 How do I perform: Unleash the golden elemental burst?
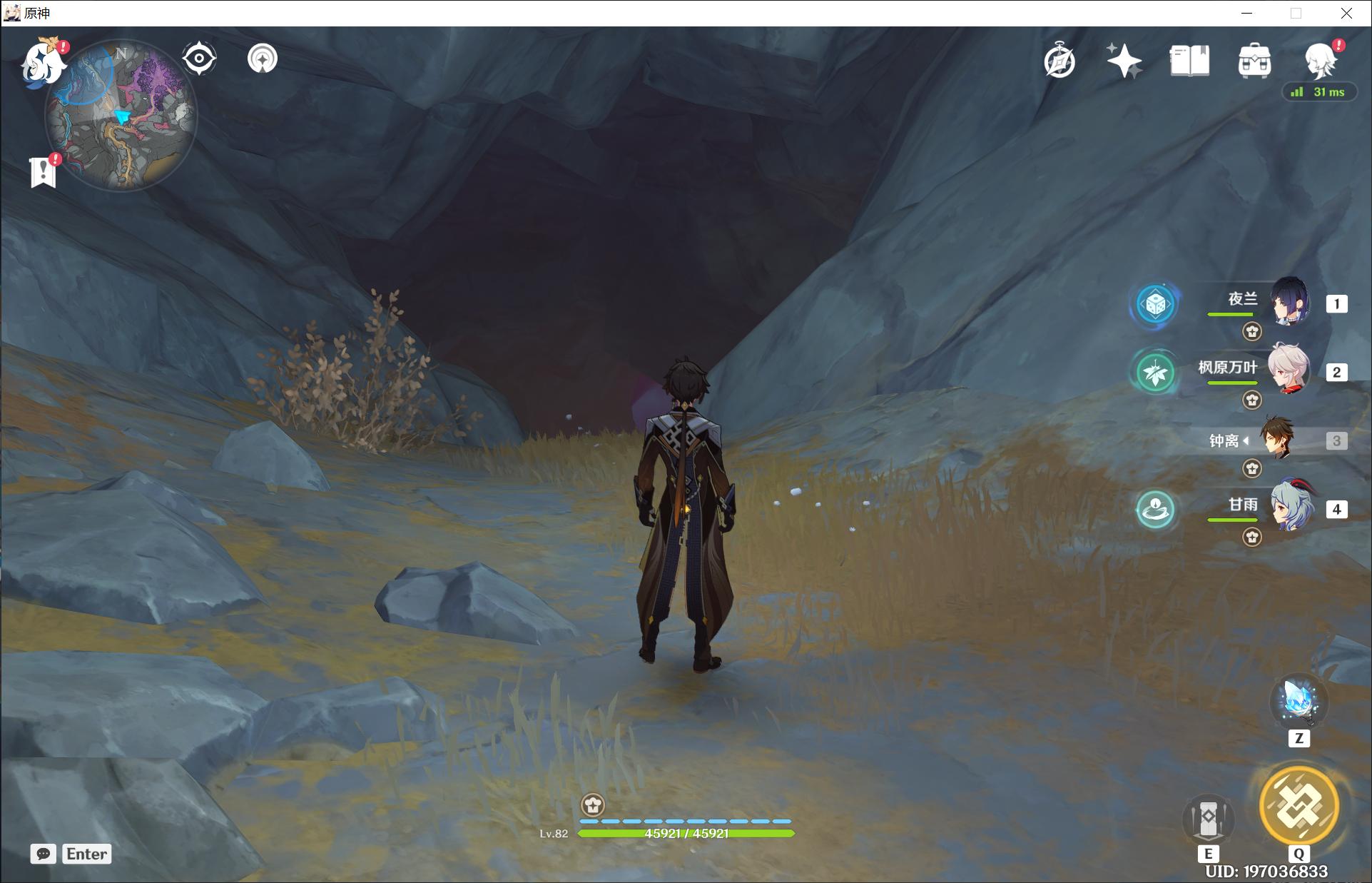tap(1299, 807)
